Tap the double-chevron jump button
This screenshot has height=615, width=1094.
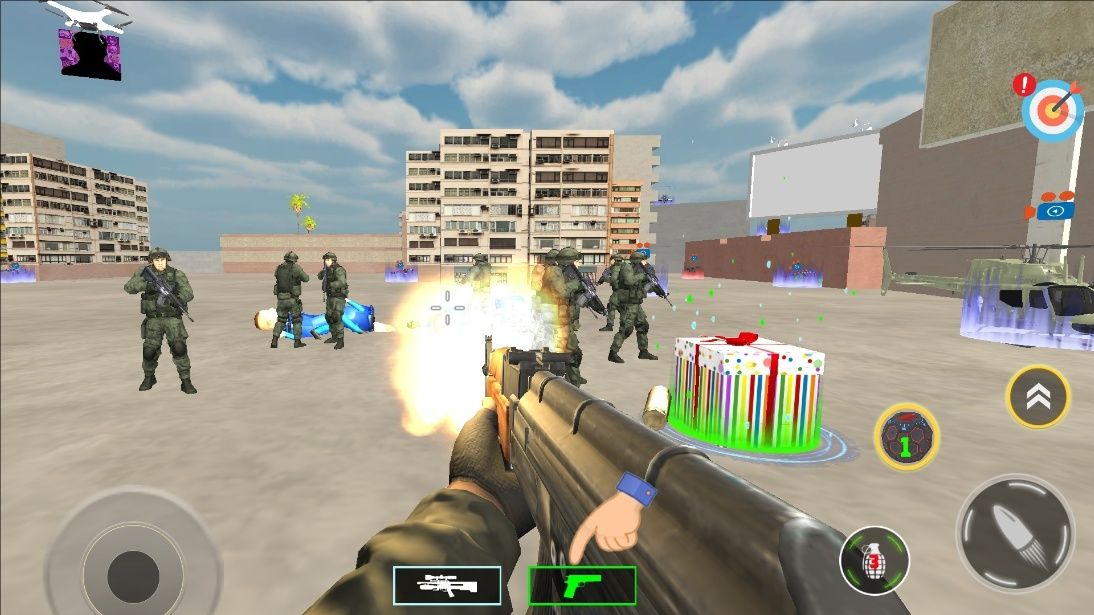1038,397
